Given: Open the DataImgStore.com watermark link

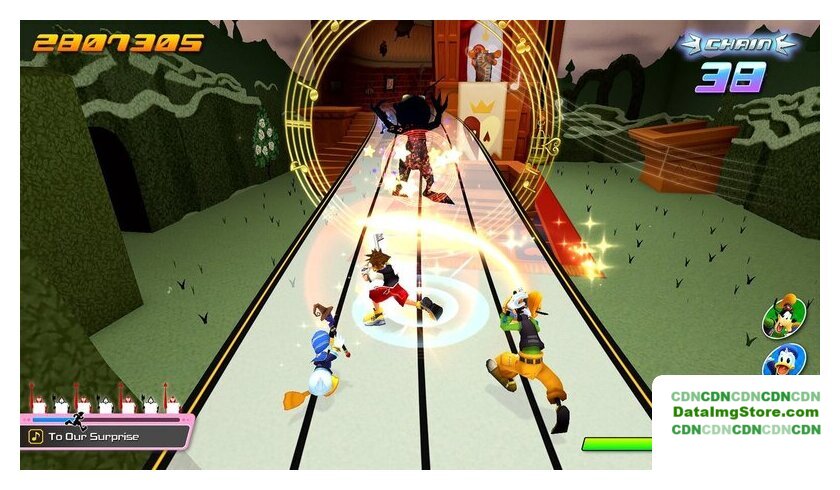Looking at the screenshot, I should (x=745, y=412).
